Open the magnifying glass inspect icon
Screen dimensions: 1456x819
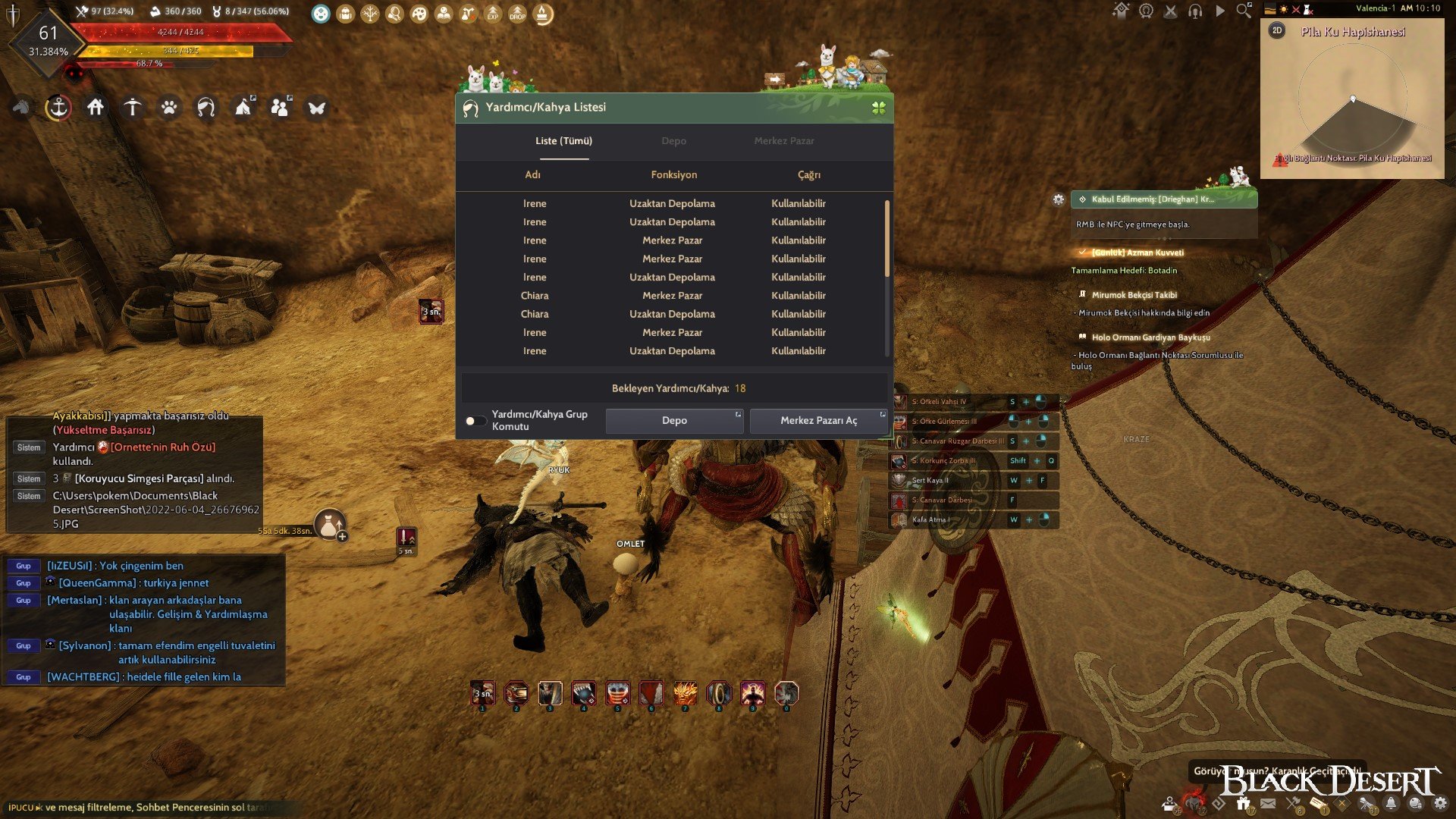pyautogui.click(x=395, y=14)
